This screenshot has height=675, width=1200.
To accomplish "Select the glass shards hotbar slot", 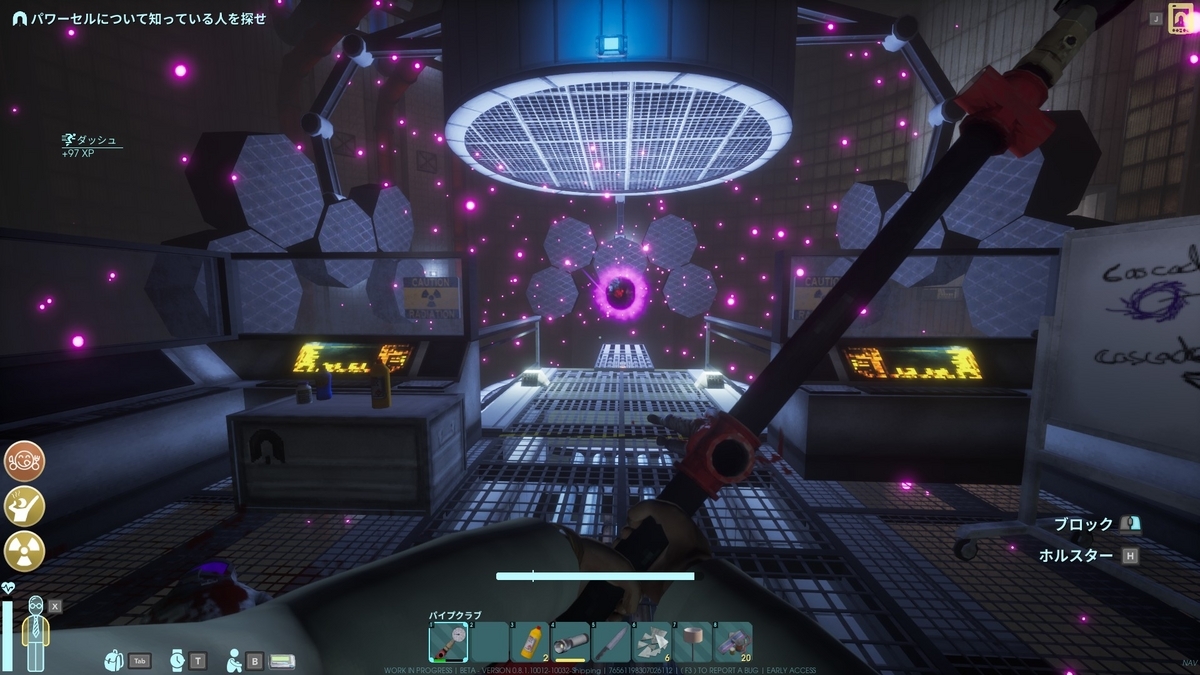I will (651, 642).
